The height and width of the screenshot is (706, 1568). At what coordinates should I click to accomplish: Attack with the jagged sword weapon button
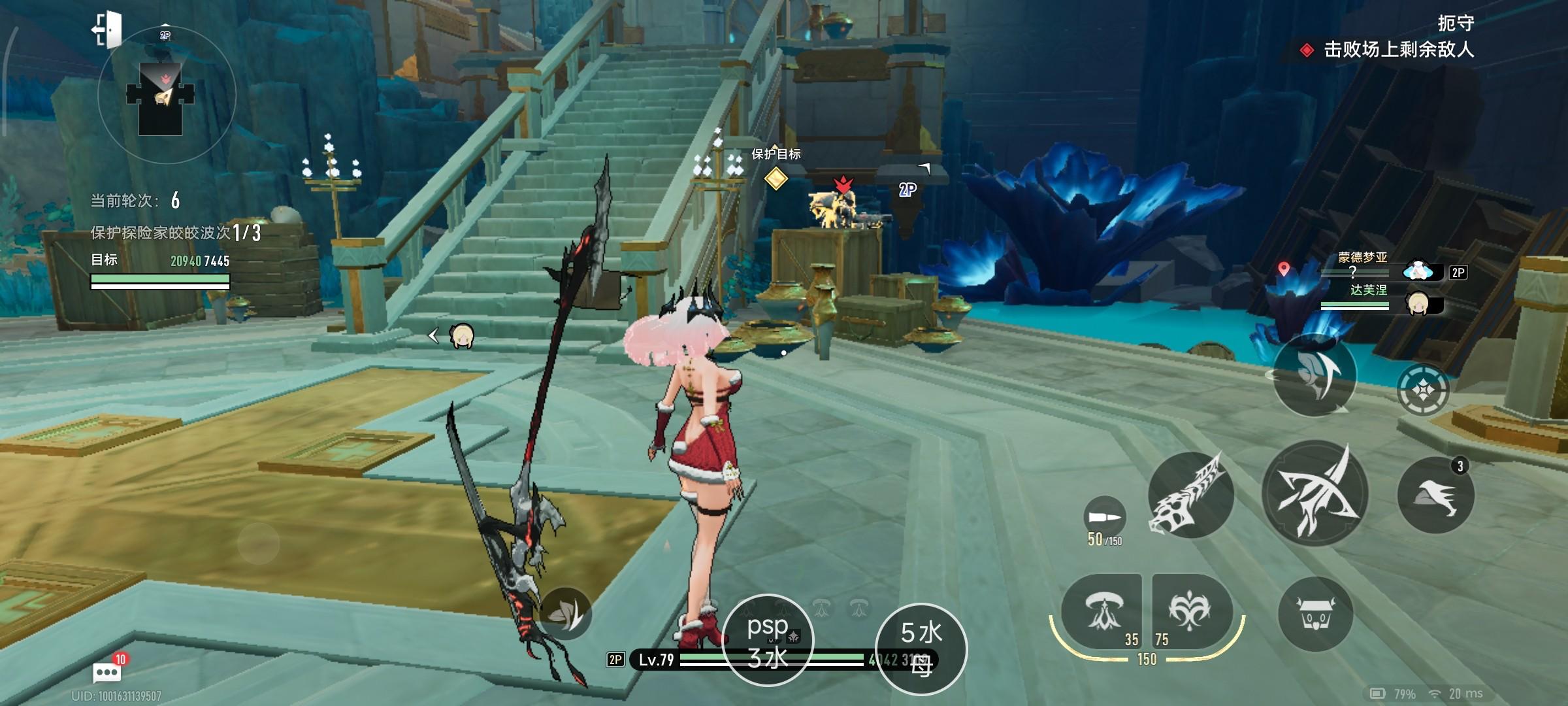[x=1190, y=496]
